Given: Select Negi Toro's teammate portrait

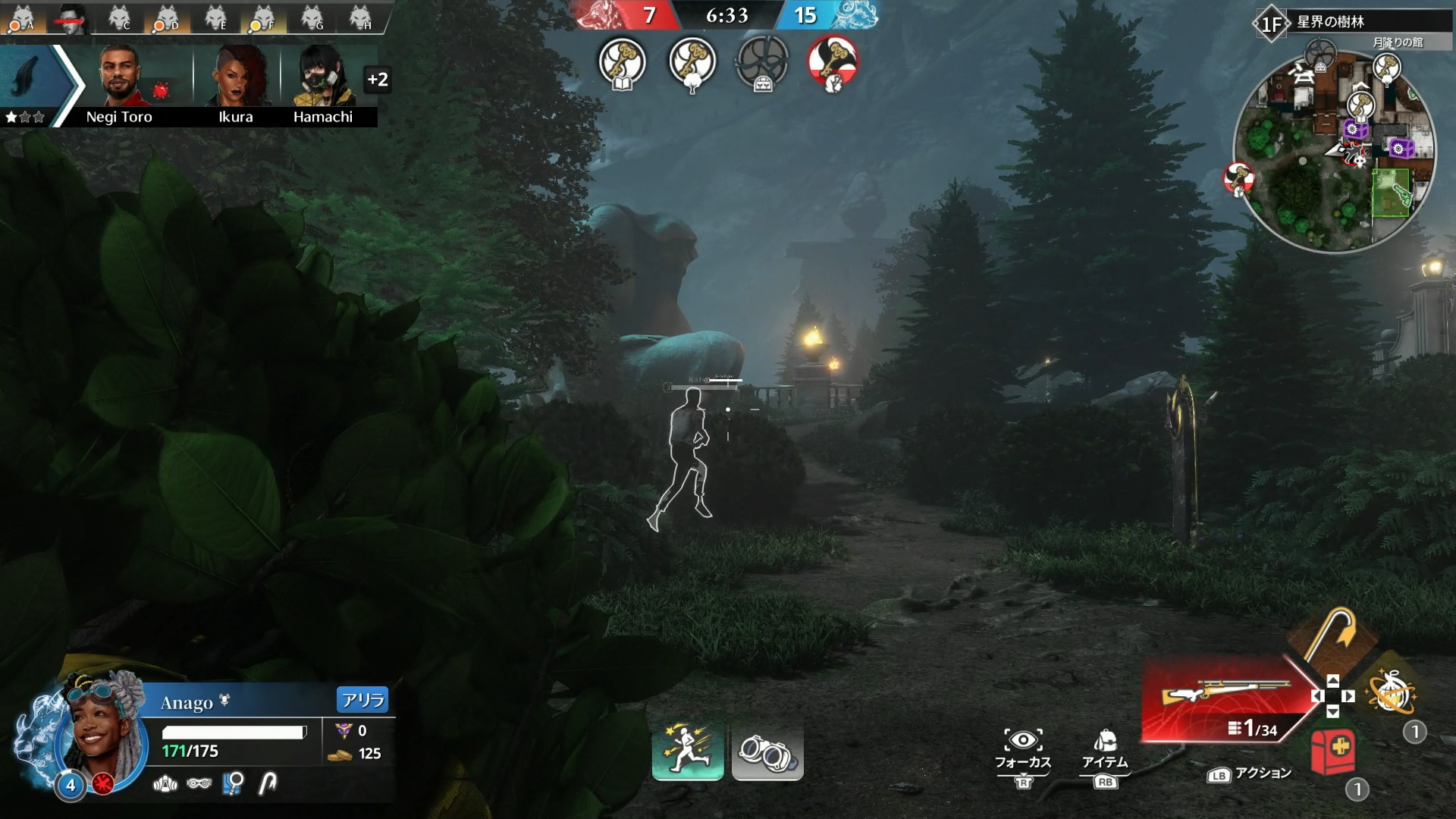Looking at the screenshot, I should click(120, 77).
